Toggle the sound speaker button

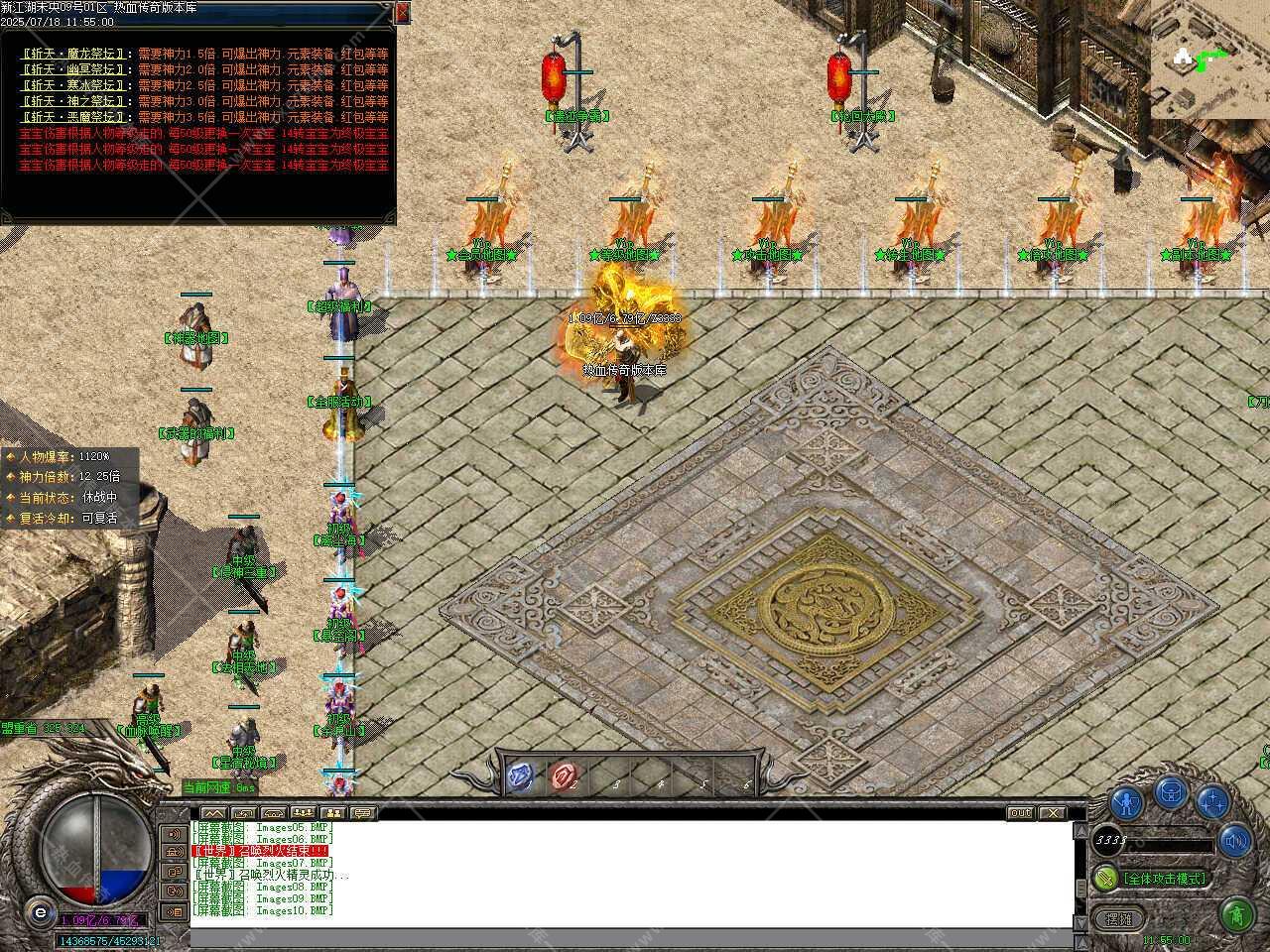[x=1235, y=842]
